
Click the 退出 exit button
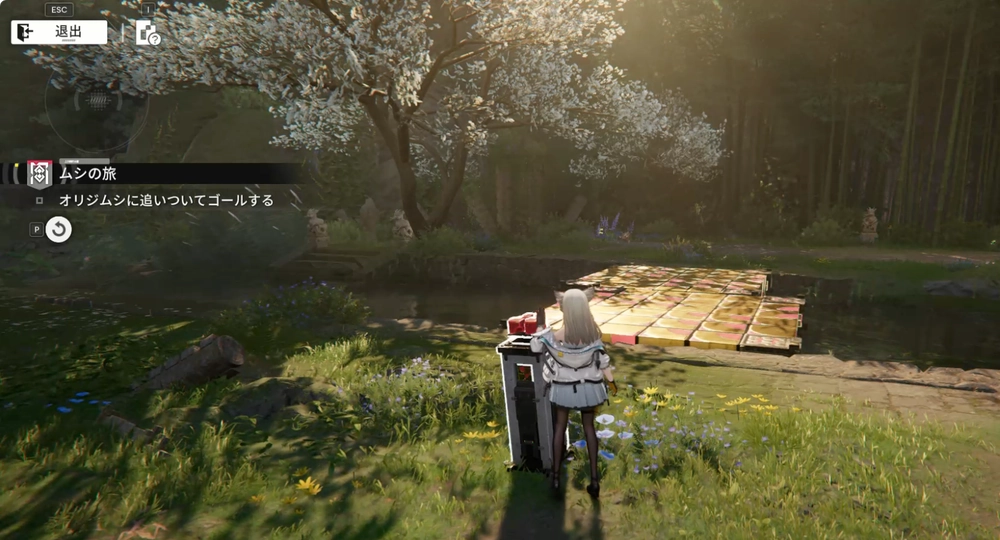59,32
